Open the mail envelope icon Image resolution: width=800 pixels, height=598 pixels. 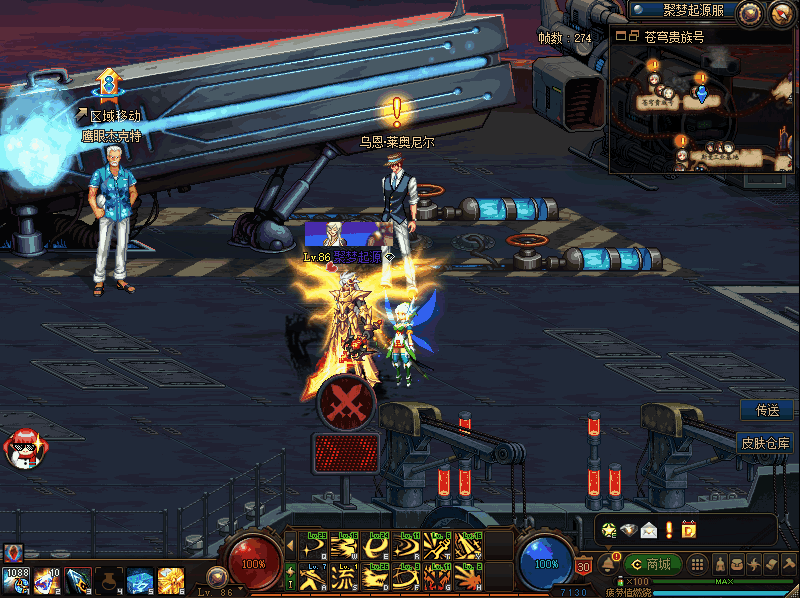pyautogui.click(x=648, y=530)
